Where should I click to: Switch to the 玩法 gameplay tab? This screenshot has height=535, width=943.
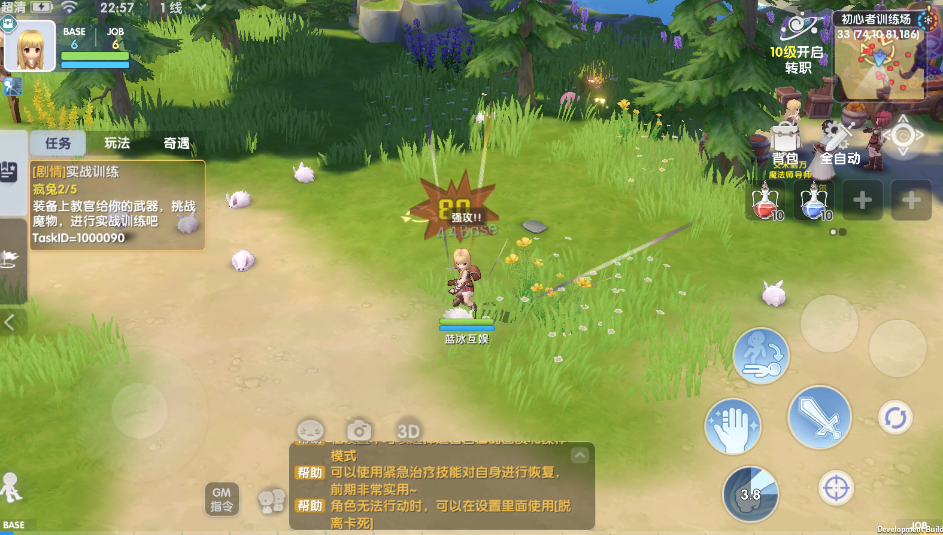point(117,143)
